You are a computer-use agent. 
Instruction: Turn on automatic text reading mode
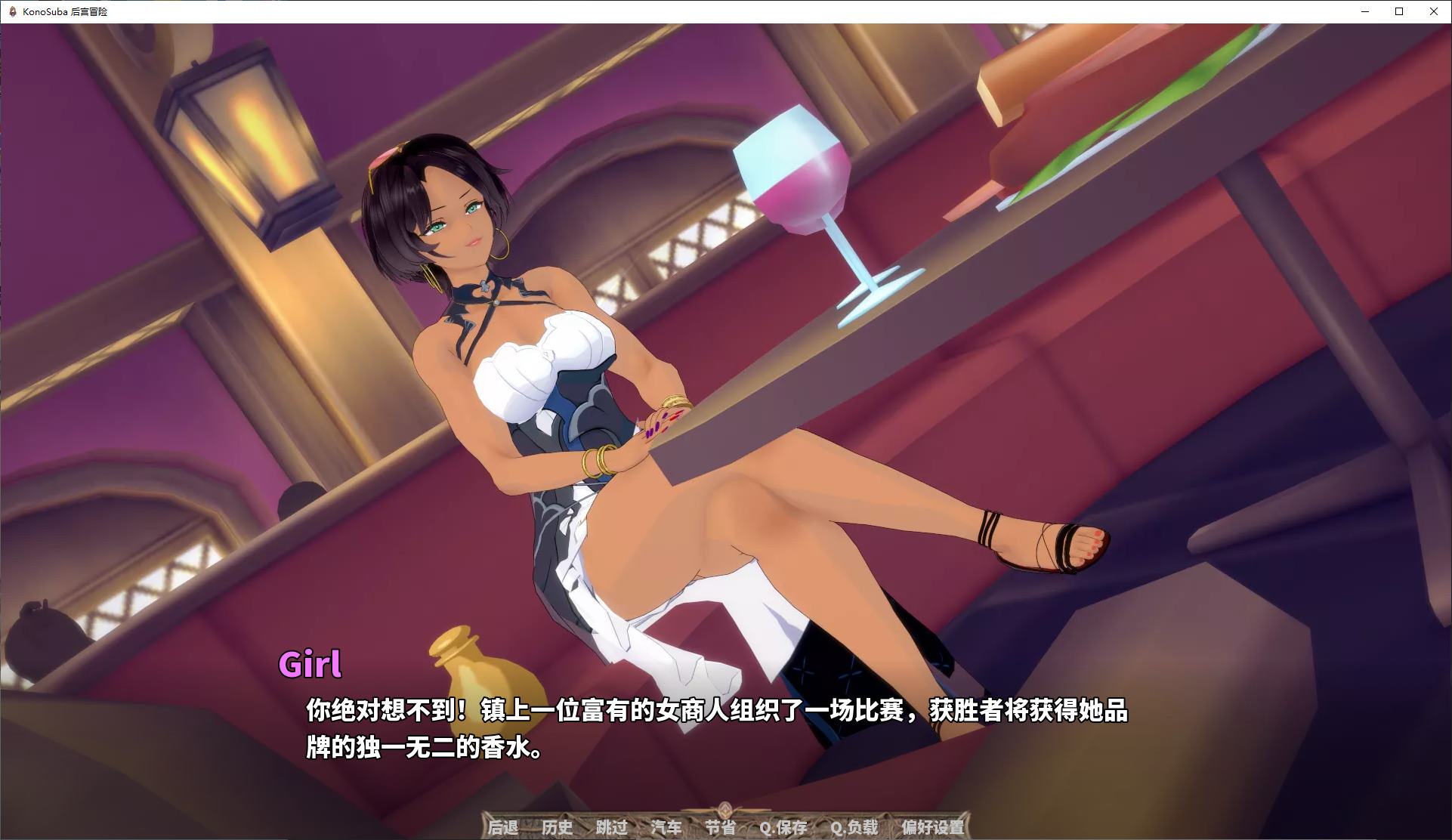click(668, 828)
